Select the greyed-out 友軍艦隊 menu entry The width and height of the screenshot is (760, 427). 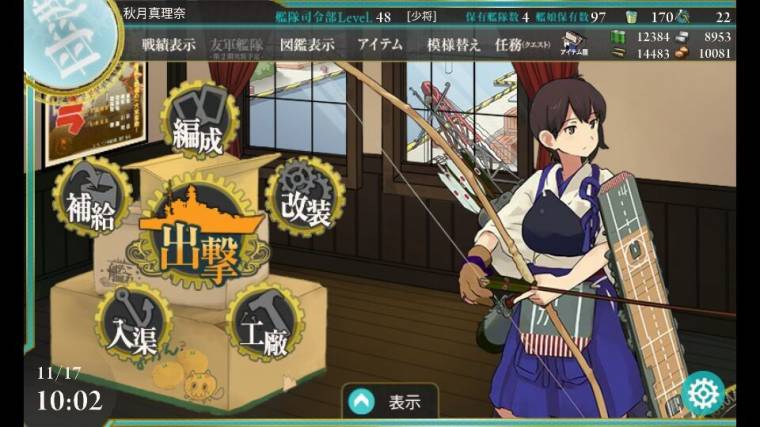tap(238, 46)
